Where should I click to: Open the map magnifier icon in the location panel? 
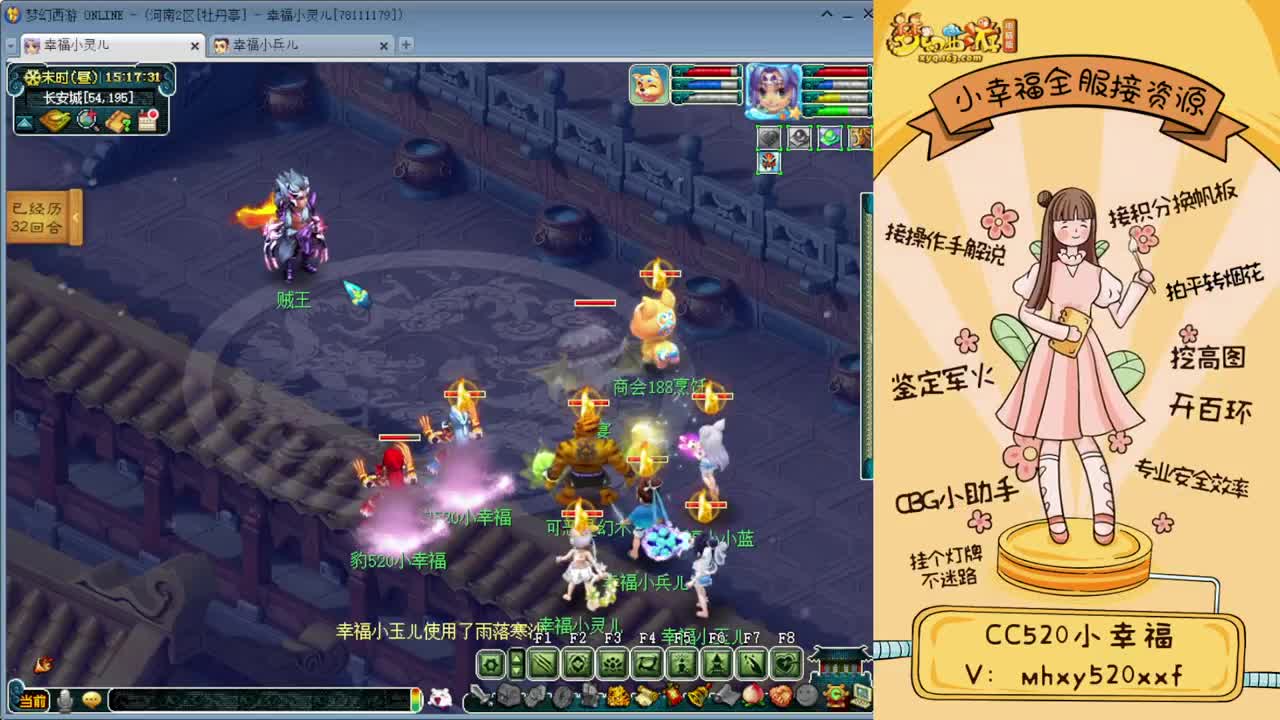pyautogui.click(x=87, y=121)
